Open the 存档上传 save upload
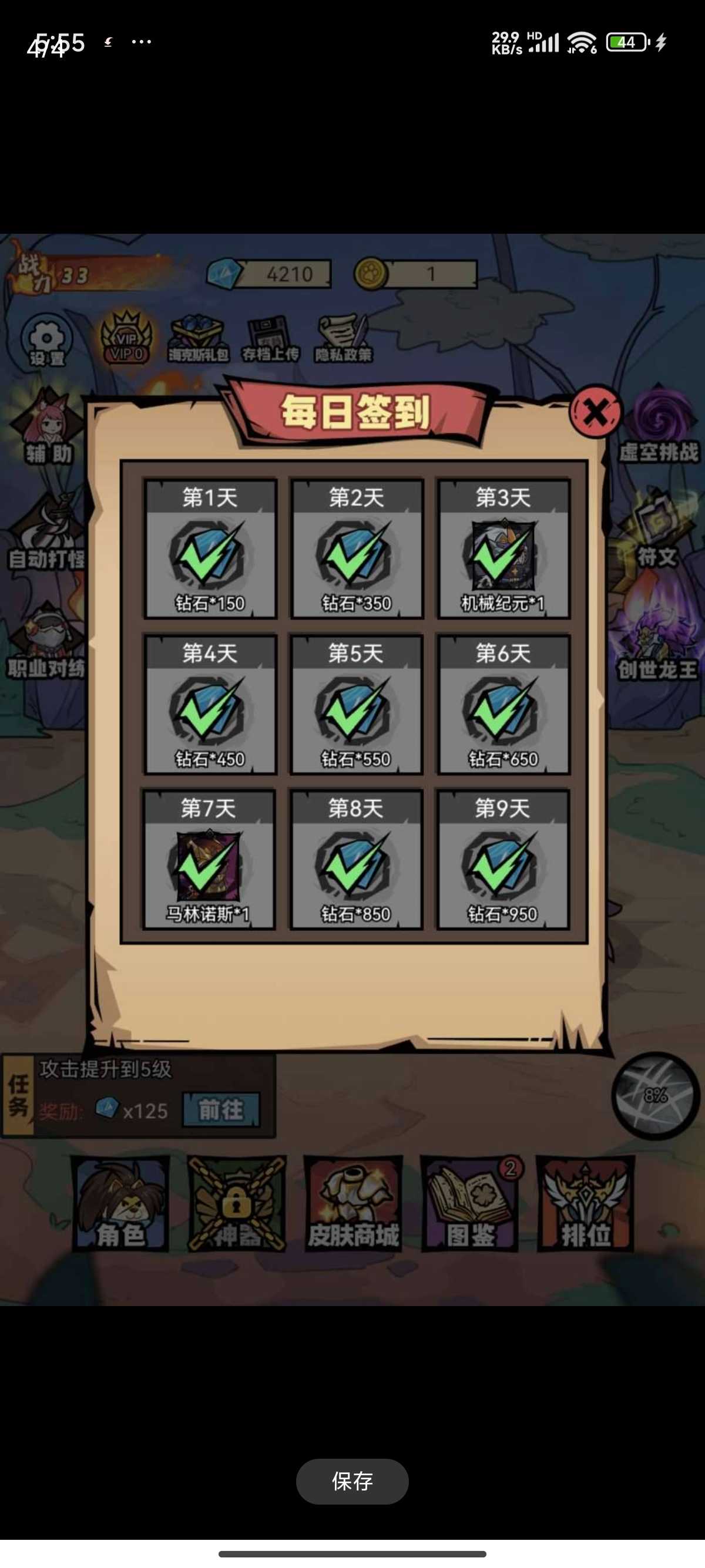705x1568 pixels. tap(270, 339)
